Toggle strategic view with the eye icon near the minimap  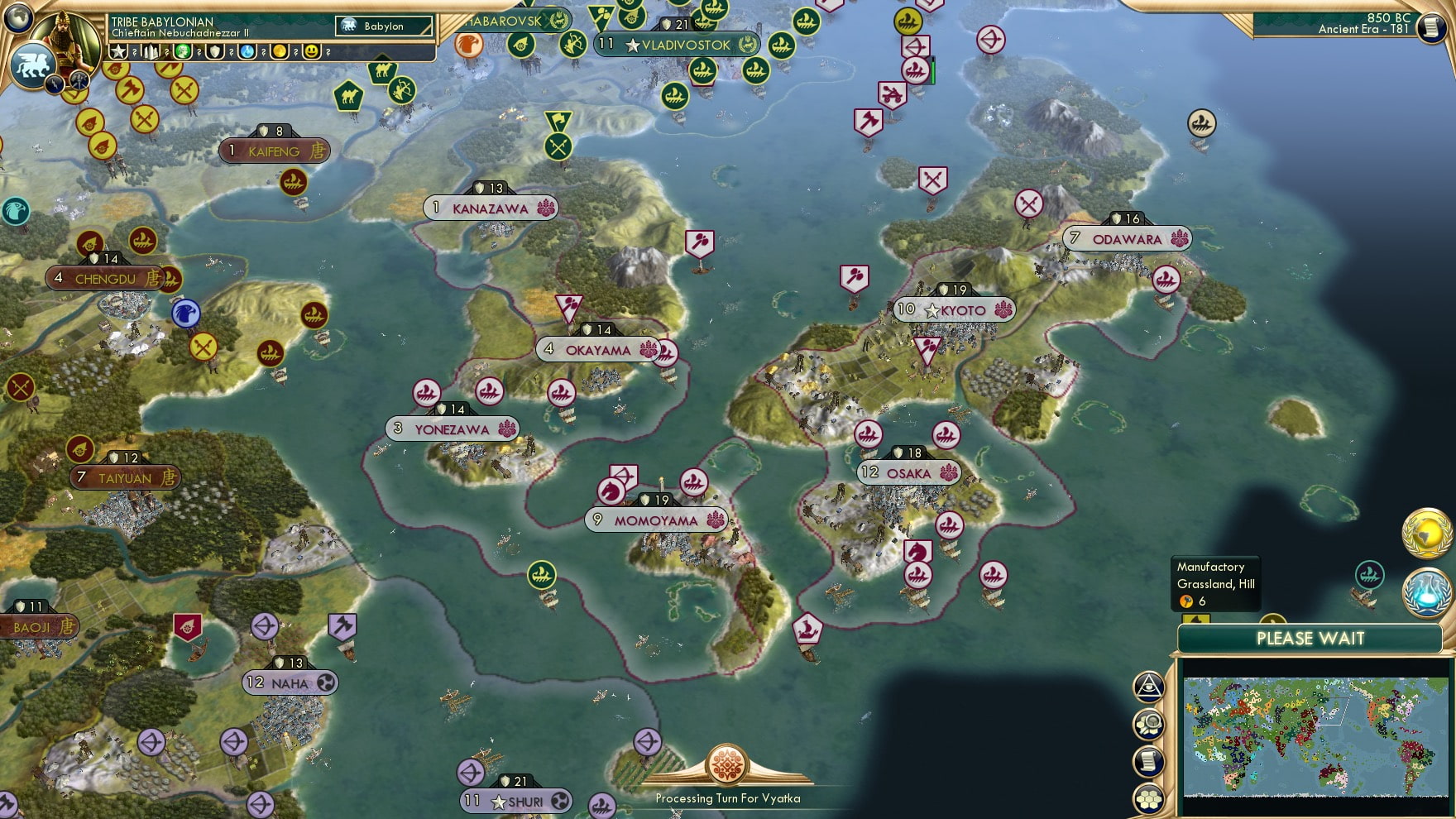point(1148,685)
